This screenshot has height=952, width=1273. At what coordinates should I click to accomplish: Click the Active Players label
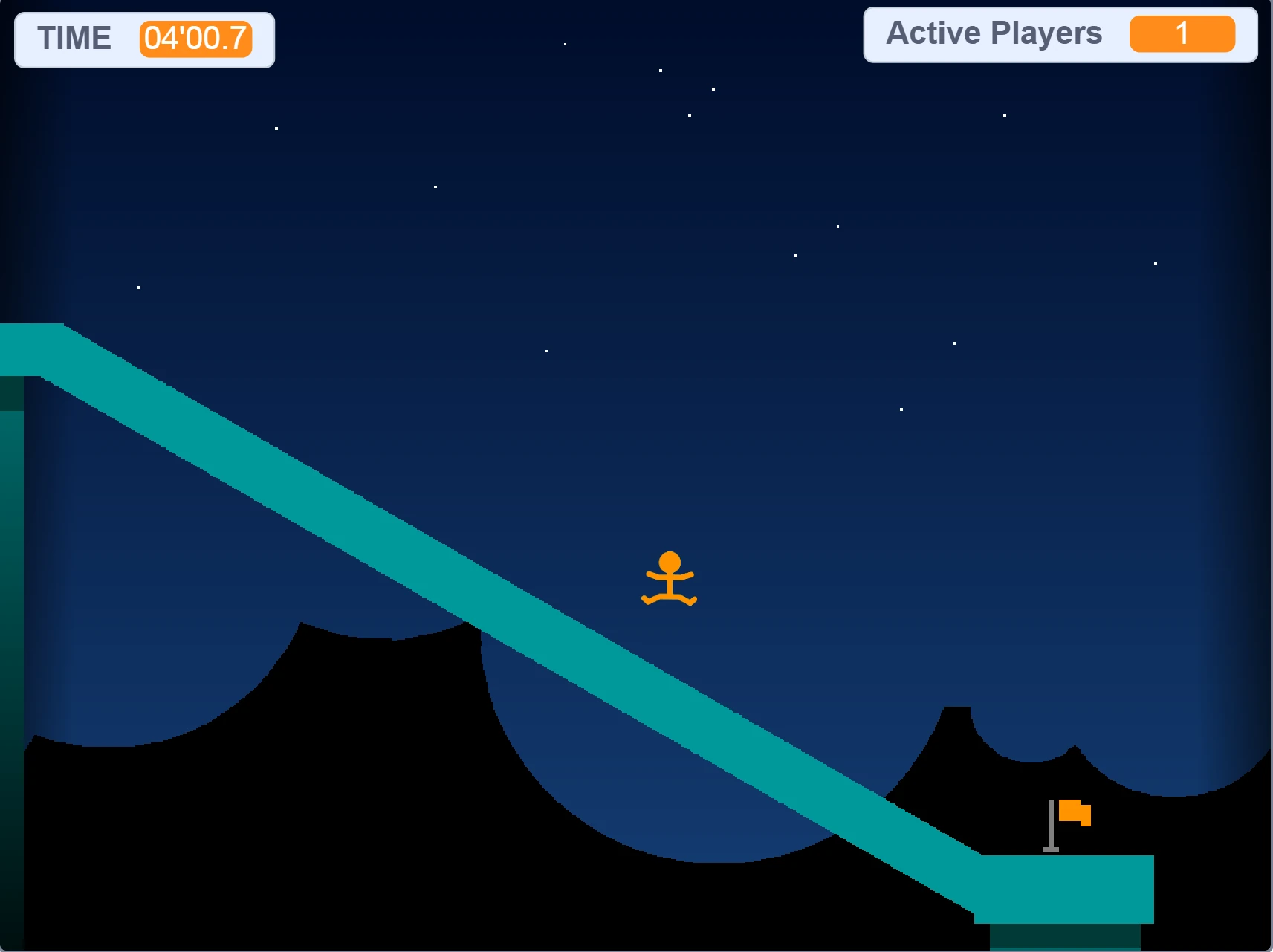point(994,33)
